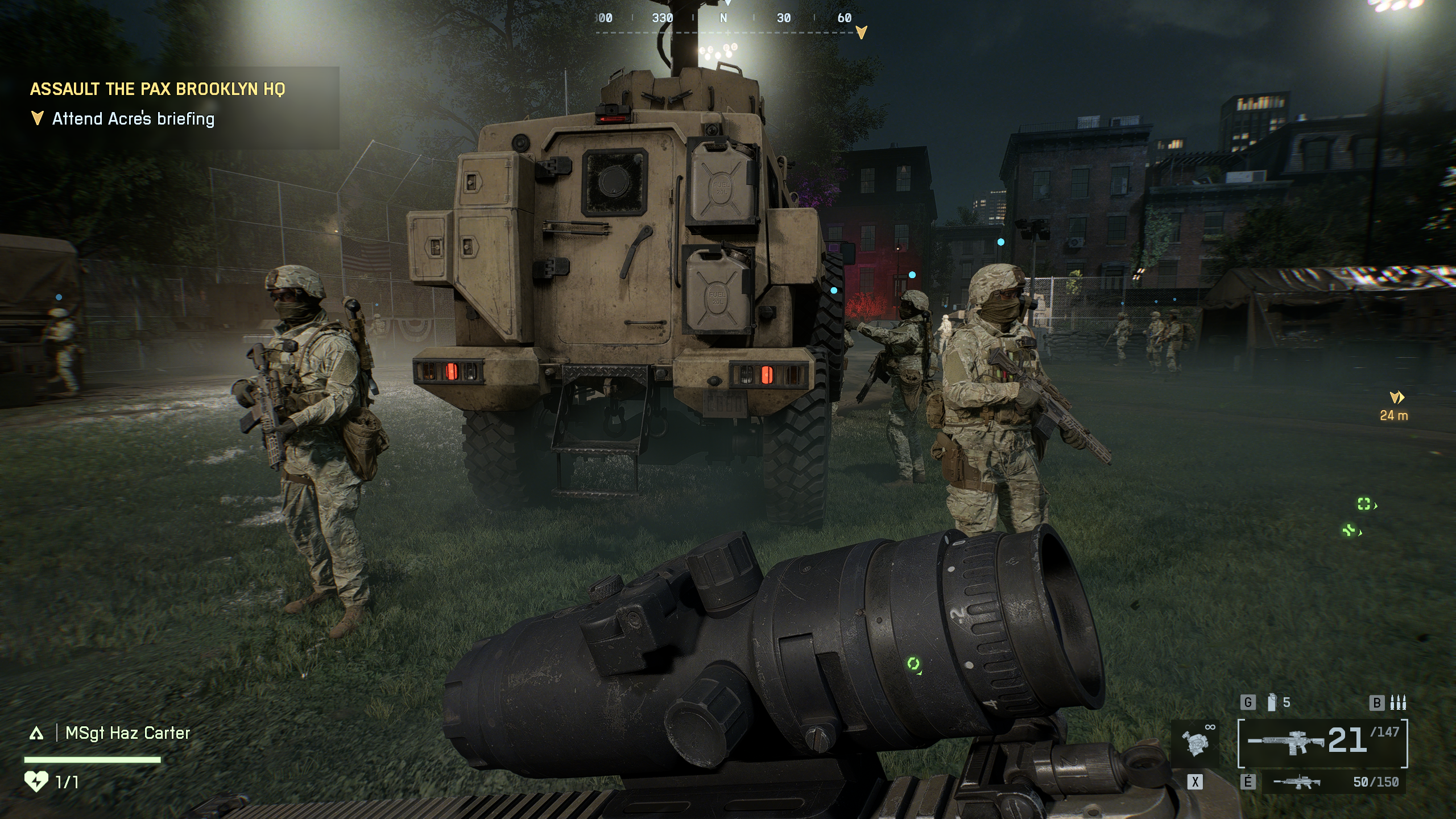Image resolution: width=1456 pixels, height=819 pixels.
Task: Select the grenade icon
Action: pyautogui.click(x=1272, y=703)
